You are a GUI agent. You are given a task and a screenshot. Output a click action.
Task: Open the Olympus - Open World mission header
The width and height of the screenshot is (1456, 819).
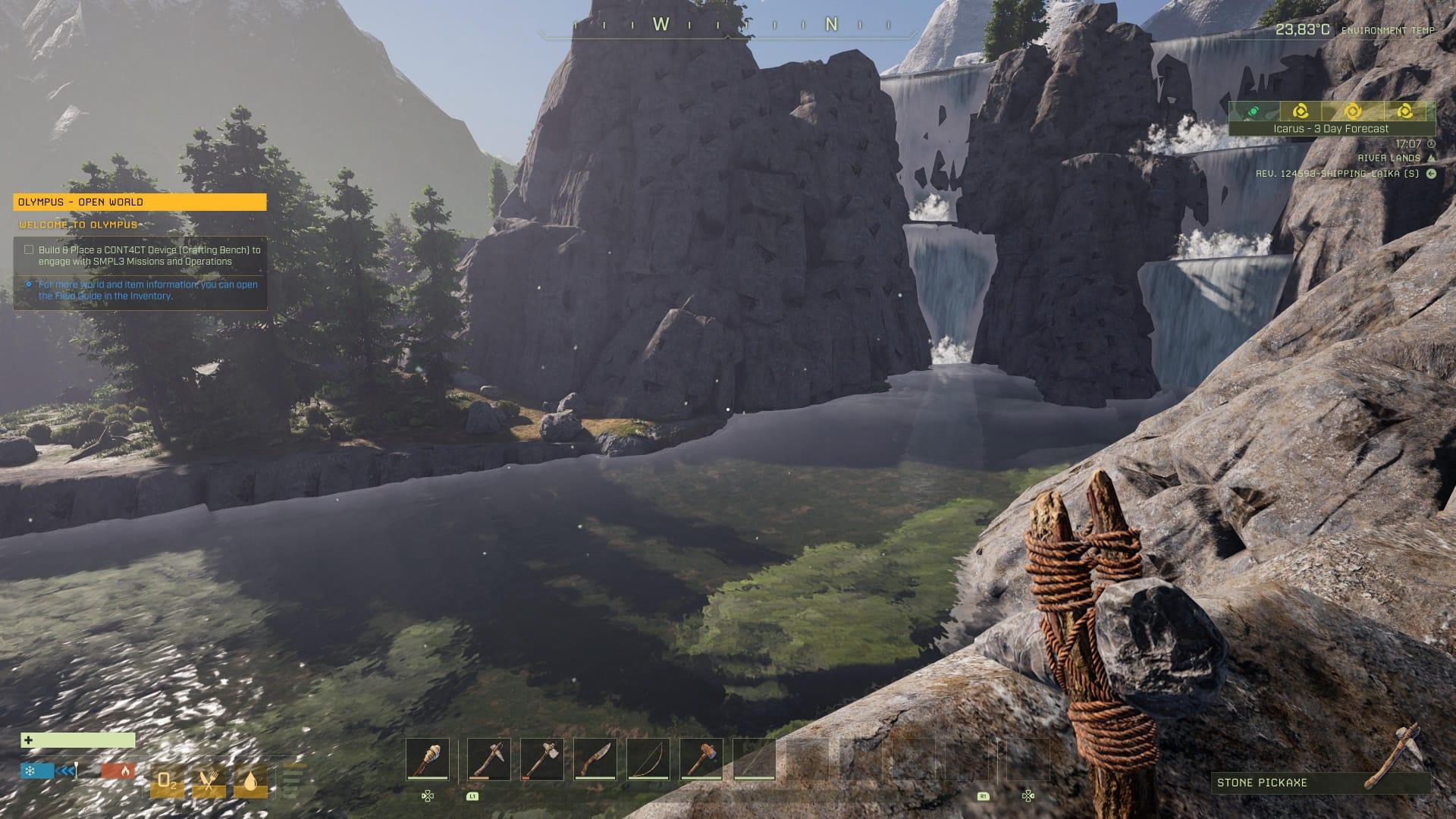click(x=140, y=202)
